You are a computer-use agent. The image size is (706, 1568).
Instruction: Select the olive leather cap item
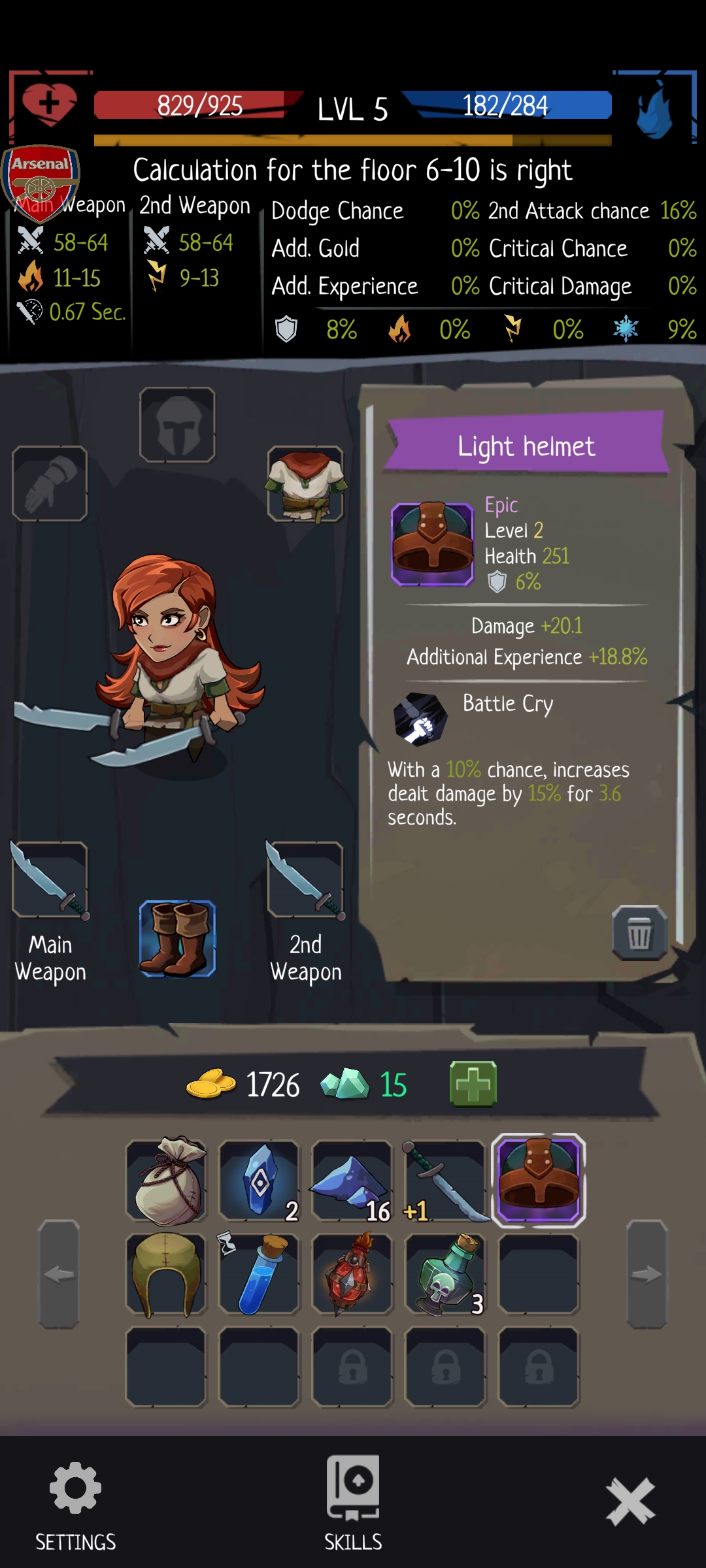pos(167,1274)
